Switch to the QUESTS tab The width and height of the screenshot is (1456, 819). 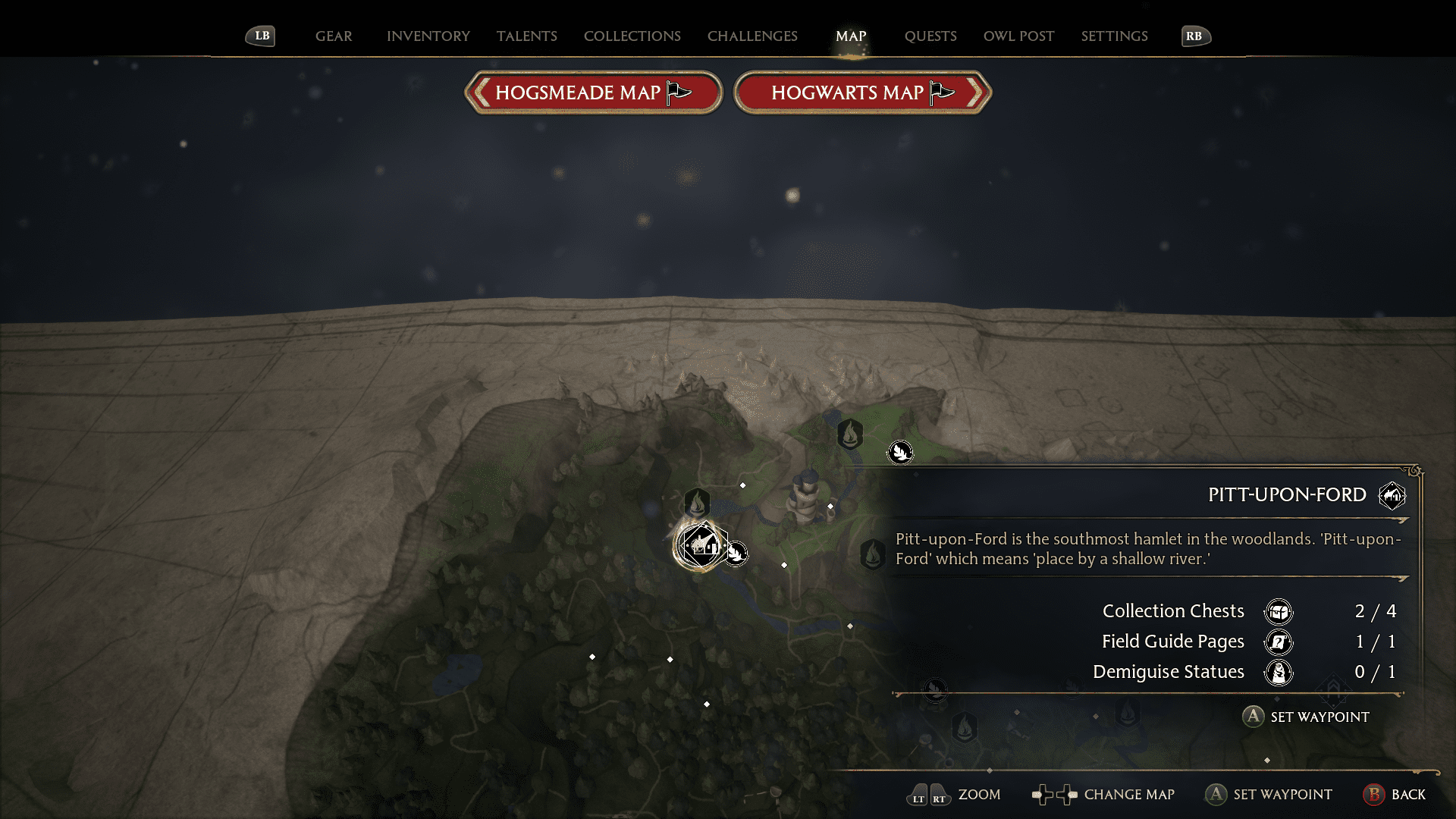[930, 36]
